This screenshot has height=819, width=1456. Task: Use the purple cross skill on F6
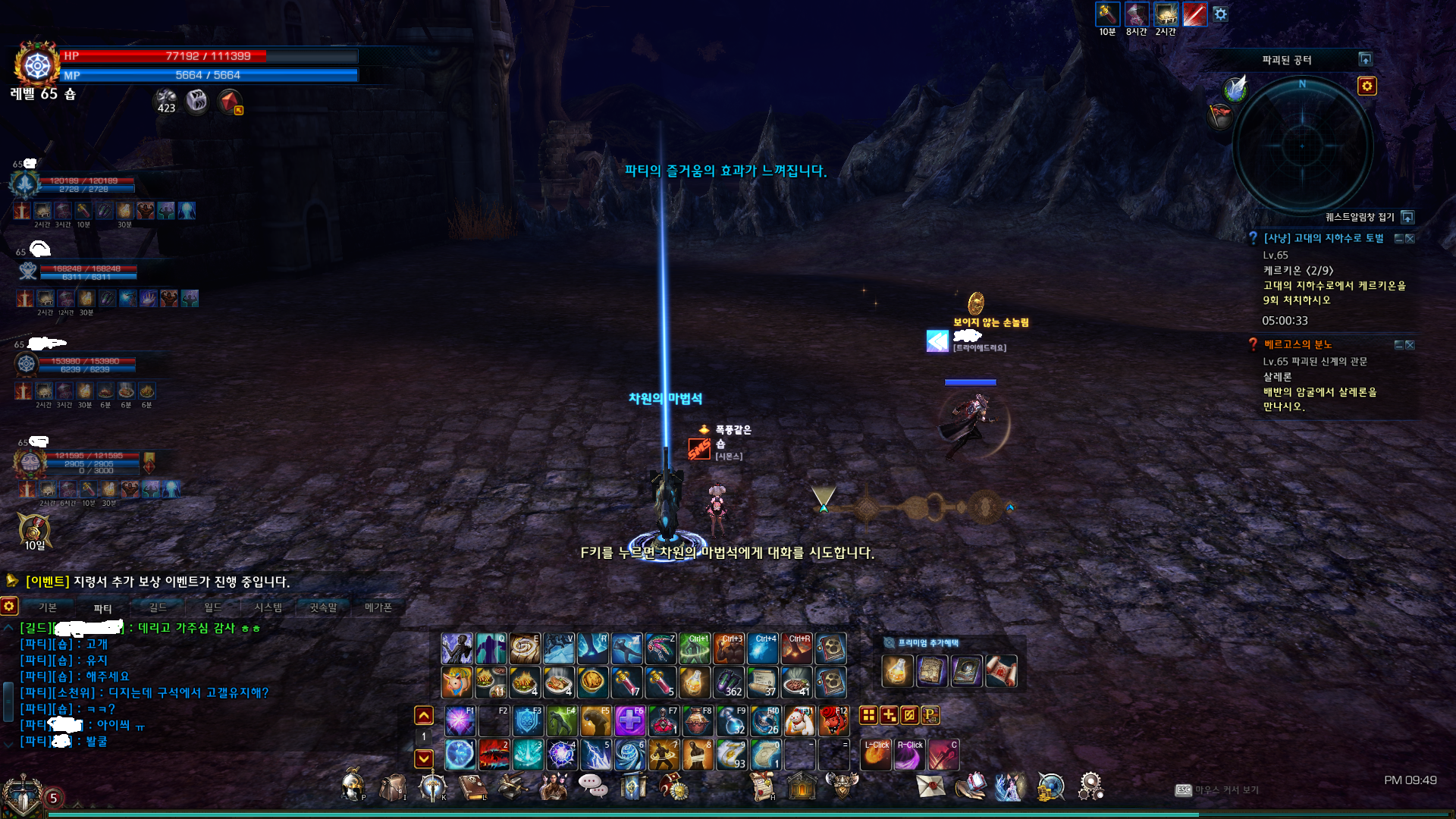pyautogui.click(x=629, y=721)
